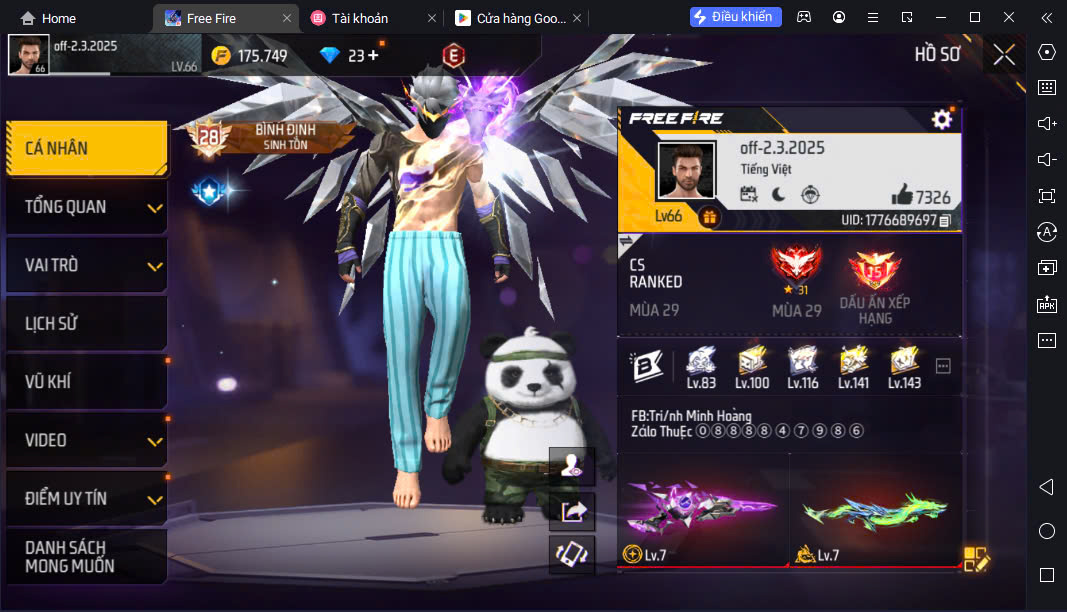Open the Home tab in emulator
The width and height of the screenshot is (1067, 612).
point(48,18)
